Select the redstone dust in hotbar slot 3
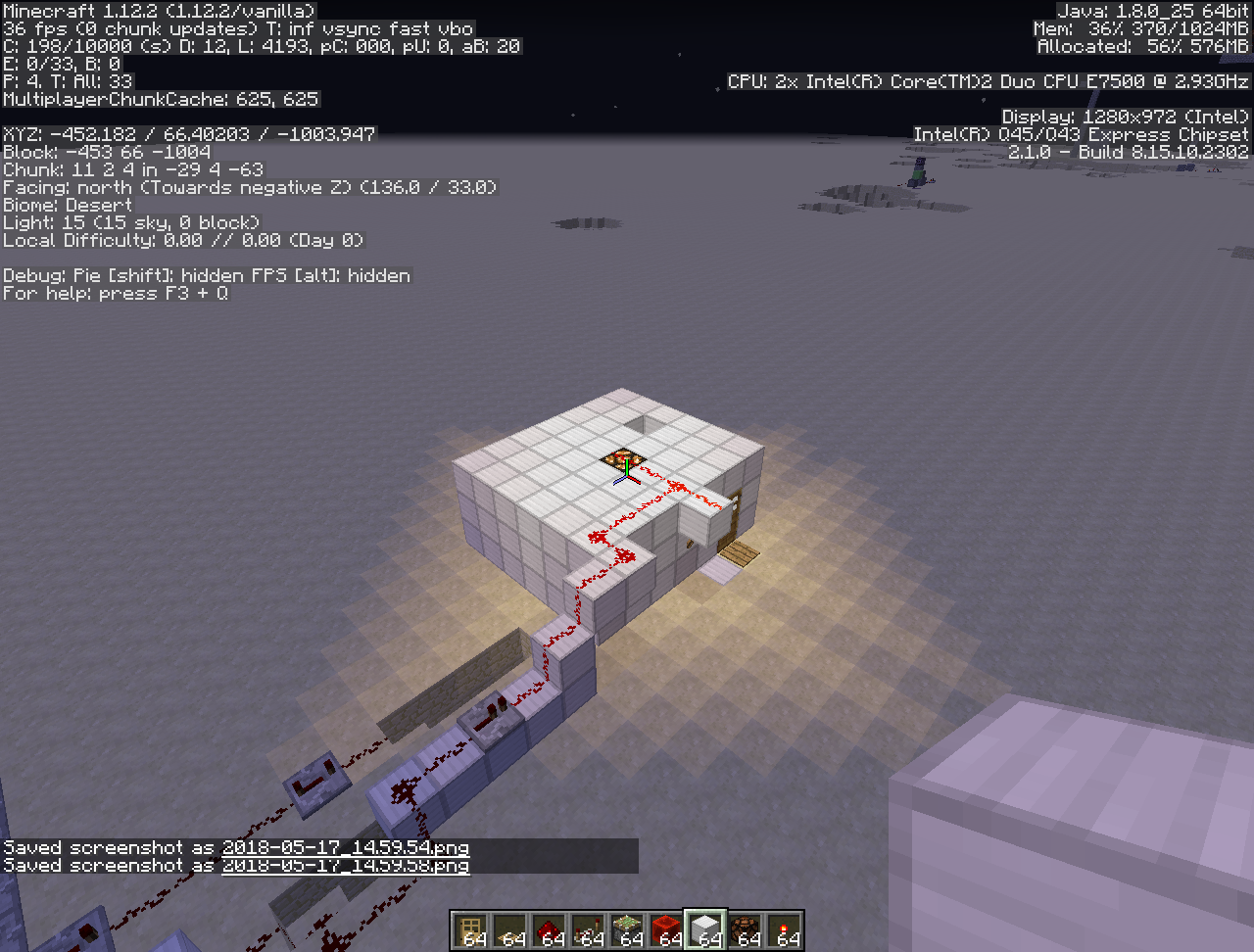 click(x=547, y=928)
